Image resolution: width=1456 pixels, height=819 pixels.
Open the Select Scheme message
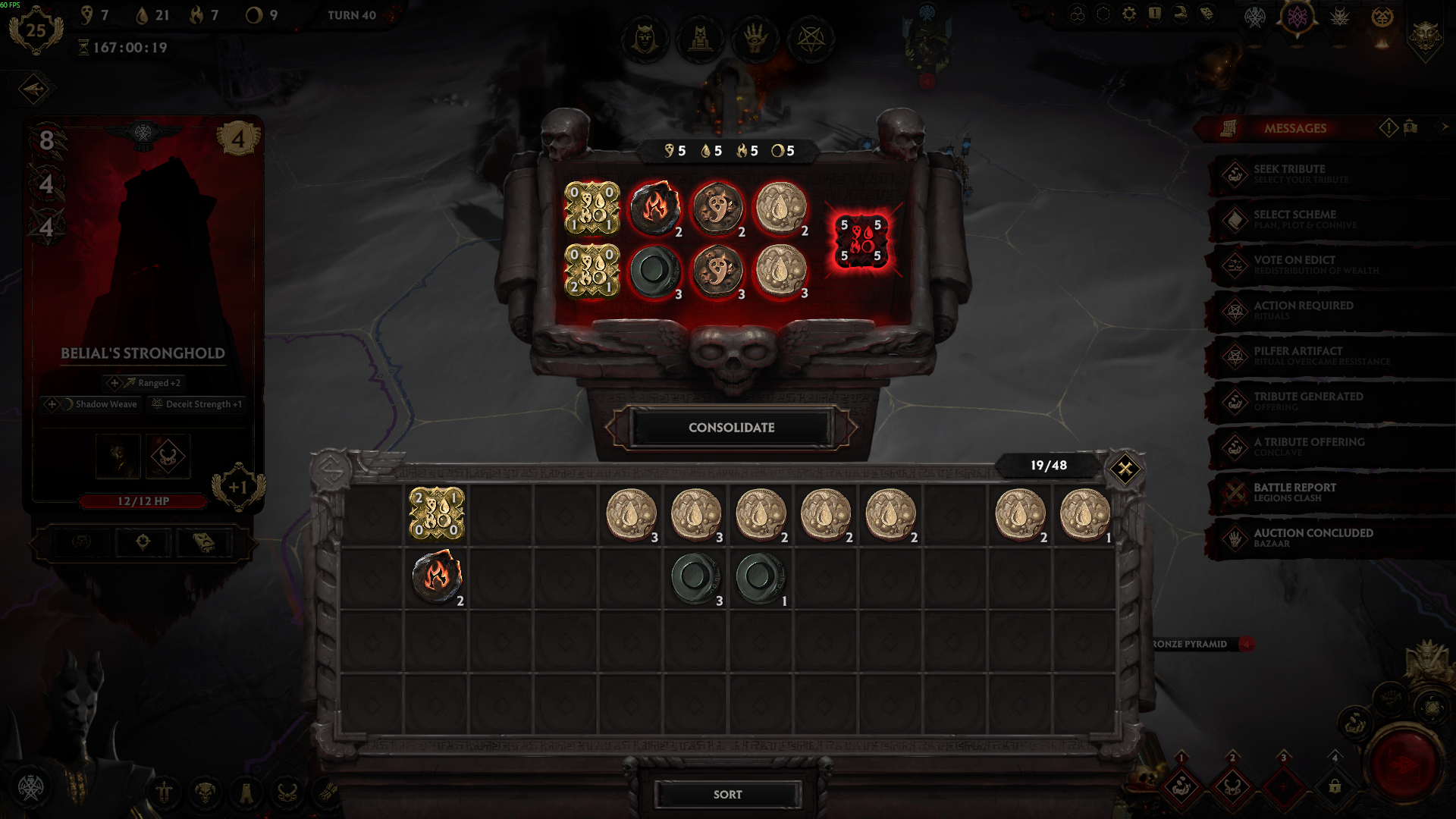1300,219
